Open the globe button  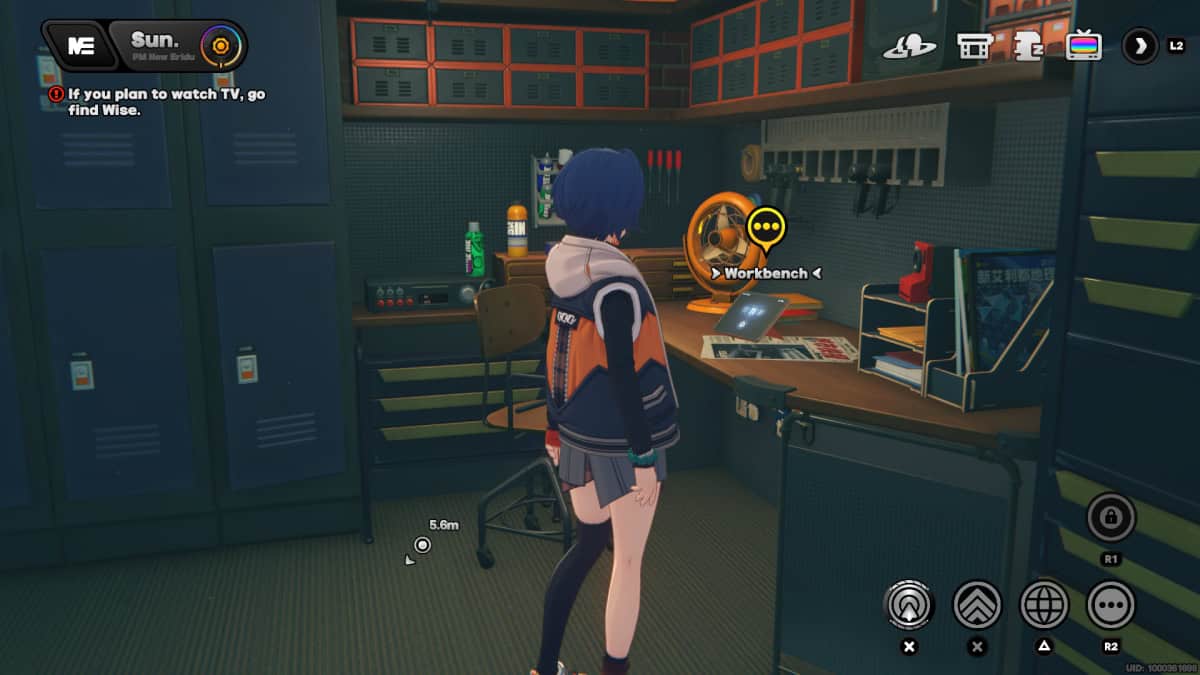[1044, 604]
